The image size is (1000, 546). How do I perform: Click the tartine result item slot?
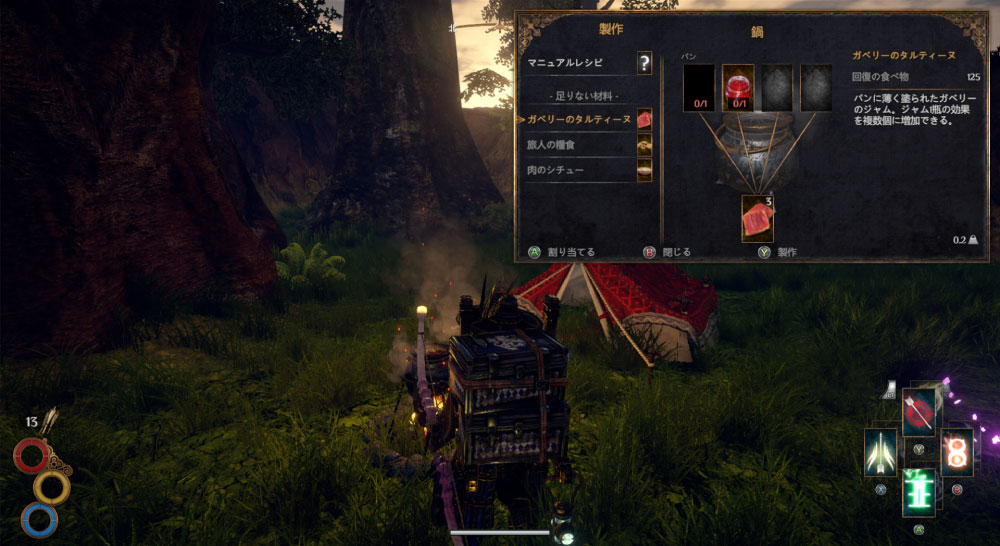point(757,218)
